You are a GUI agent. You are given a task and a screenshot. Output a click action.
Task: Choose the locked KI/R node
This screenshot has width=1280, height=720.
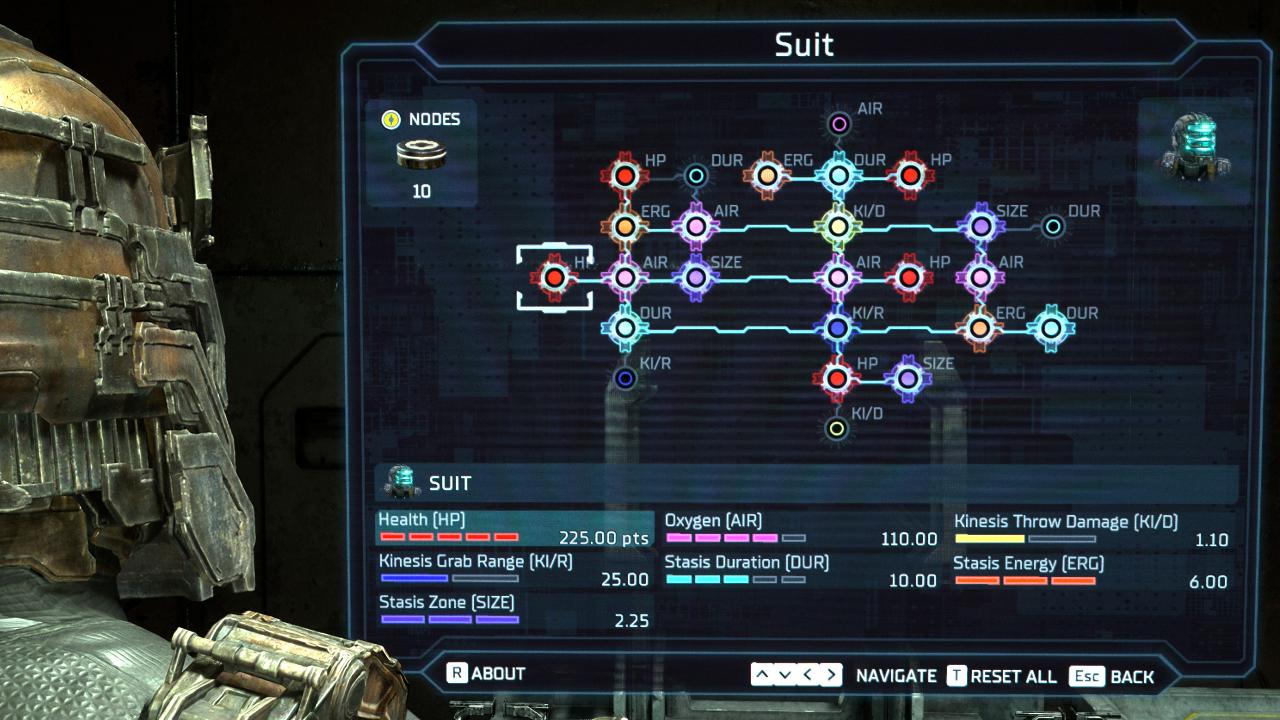[x=625, y=378]
